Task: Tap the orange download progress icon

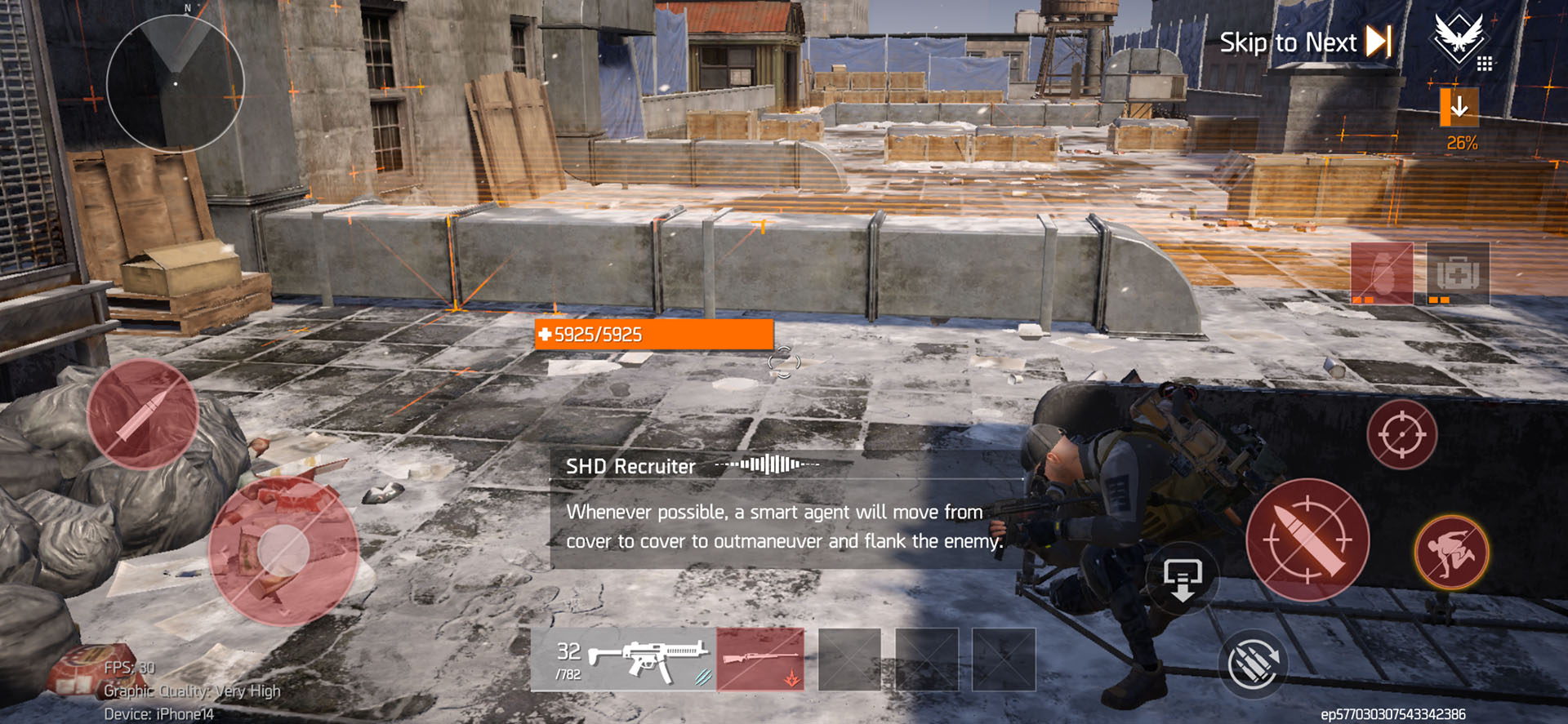Action: point(1459,107)
